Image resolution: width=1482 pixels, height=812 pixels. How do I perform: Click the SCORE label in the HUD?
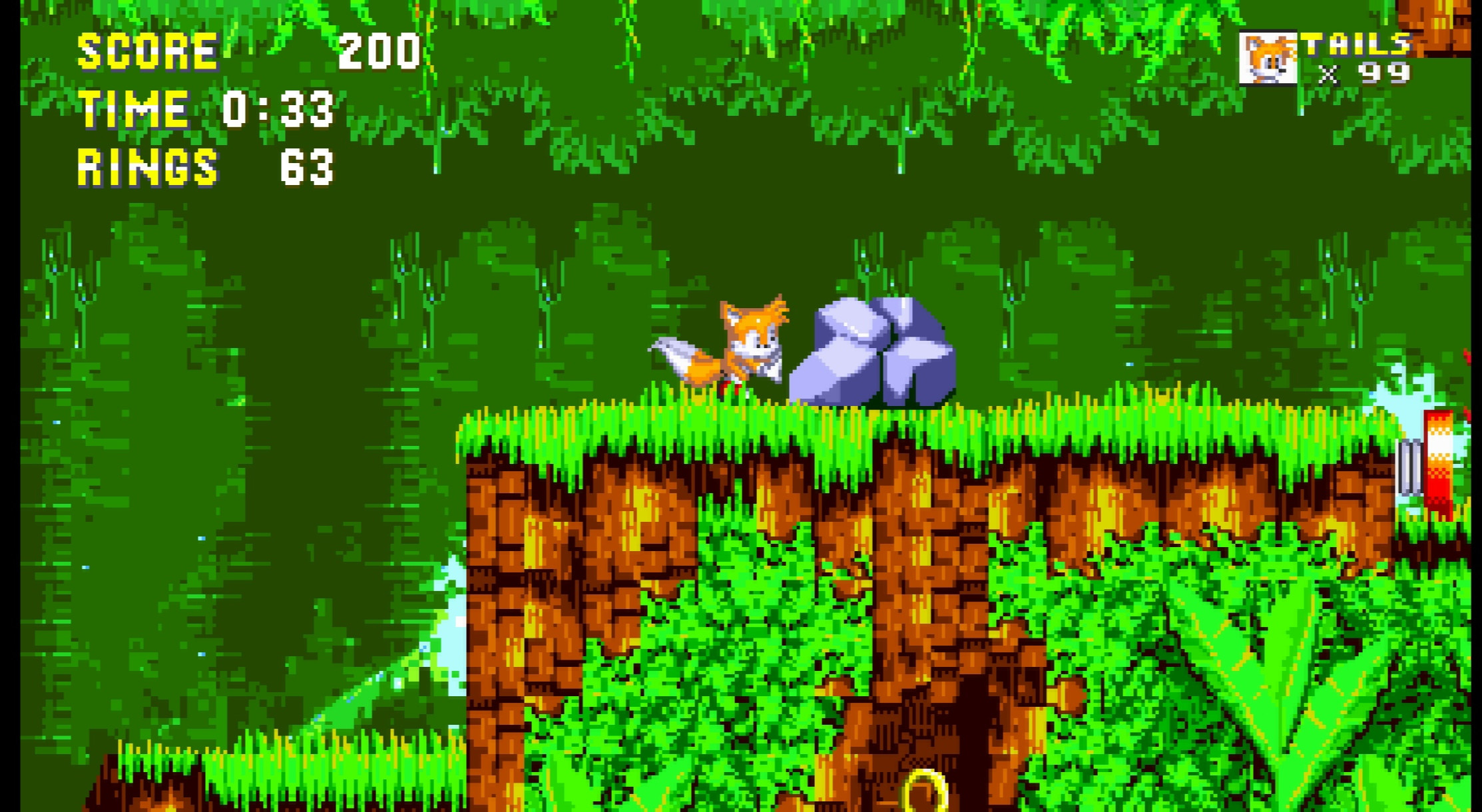click(145, 50)
